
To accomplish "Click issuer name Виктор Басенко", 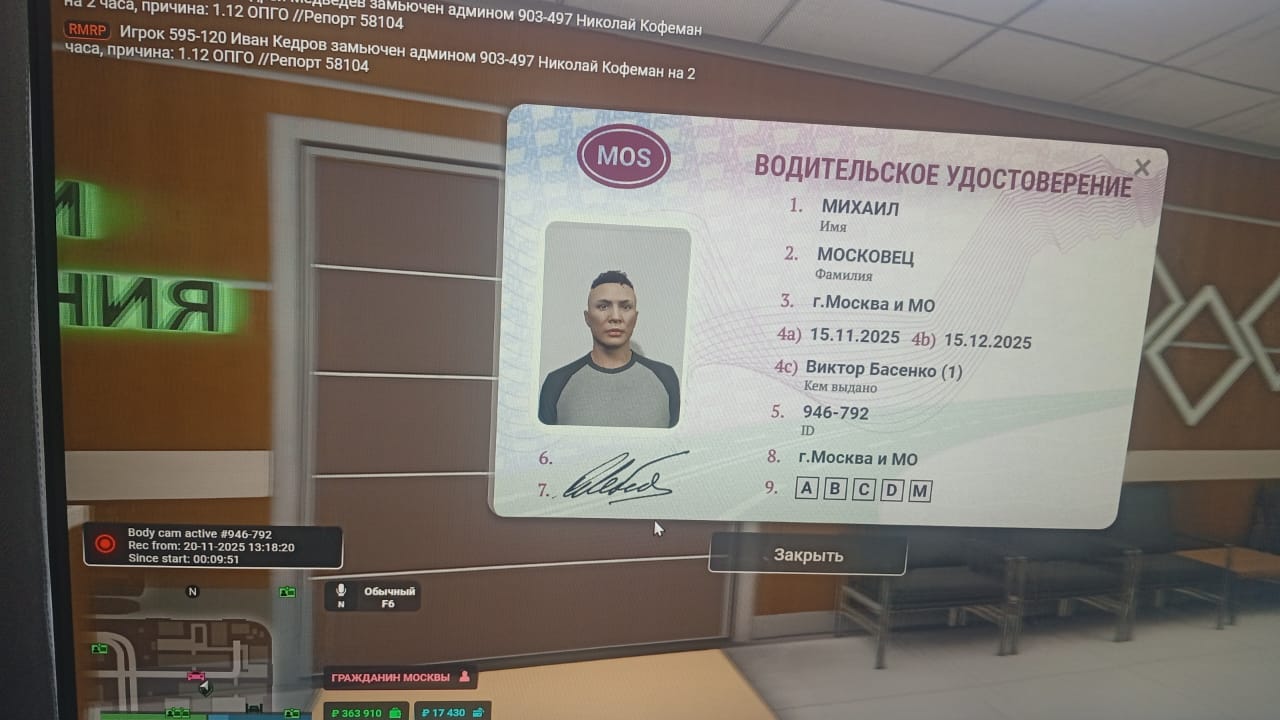I will click(872, 368).
